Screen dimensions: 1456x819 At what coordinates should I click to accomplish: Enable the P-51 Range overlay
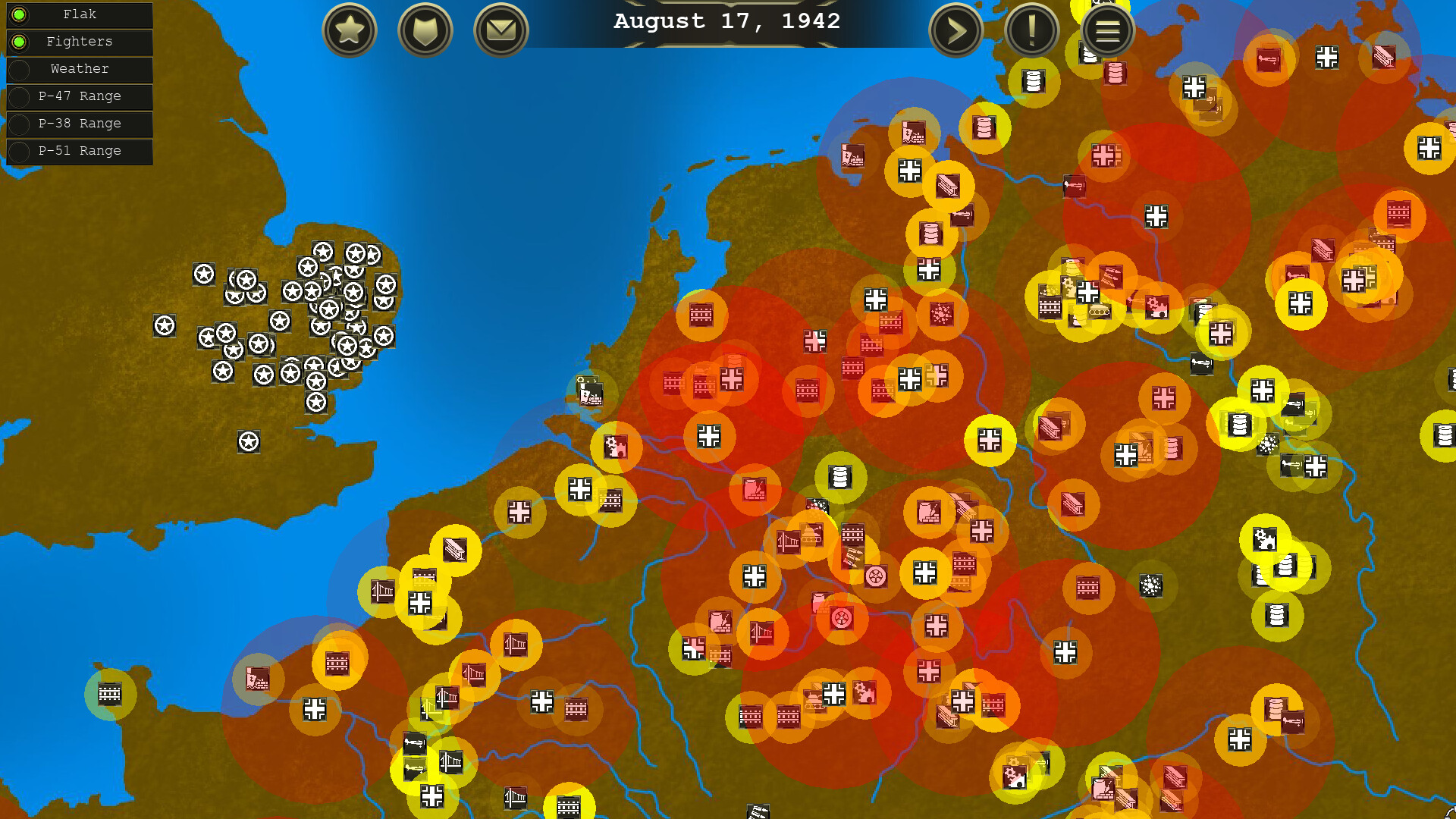(x=79, y=151)
